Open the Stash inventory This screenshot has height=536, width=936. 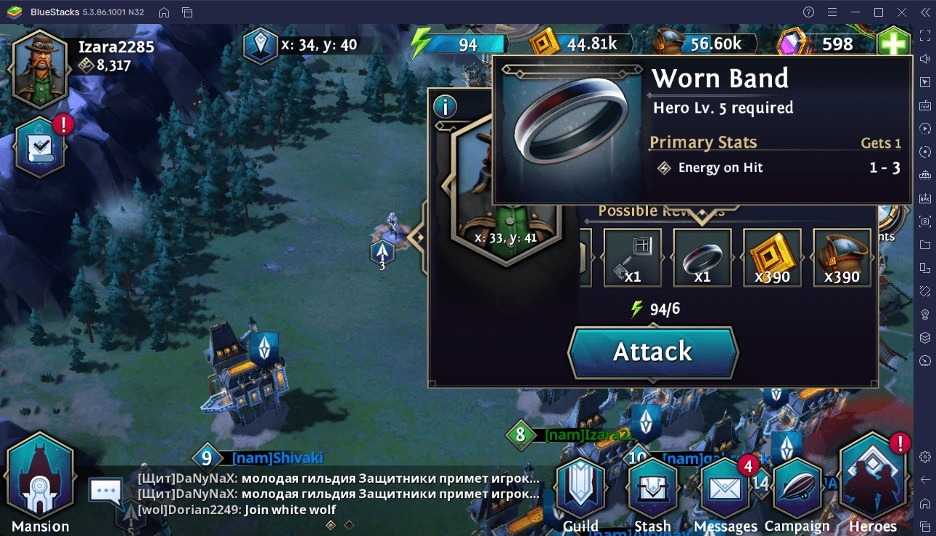(x=652, y=491)
